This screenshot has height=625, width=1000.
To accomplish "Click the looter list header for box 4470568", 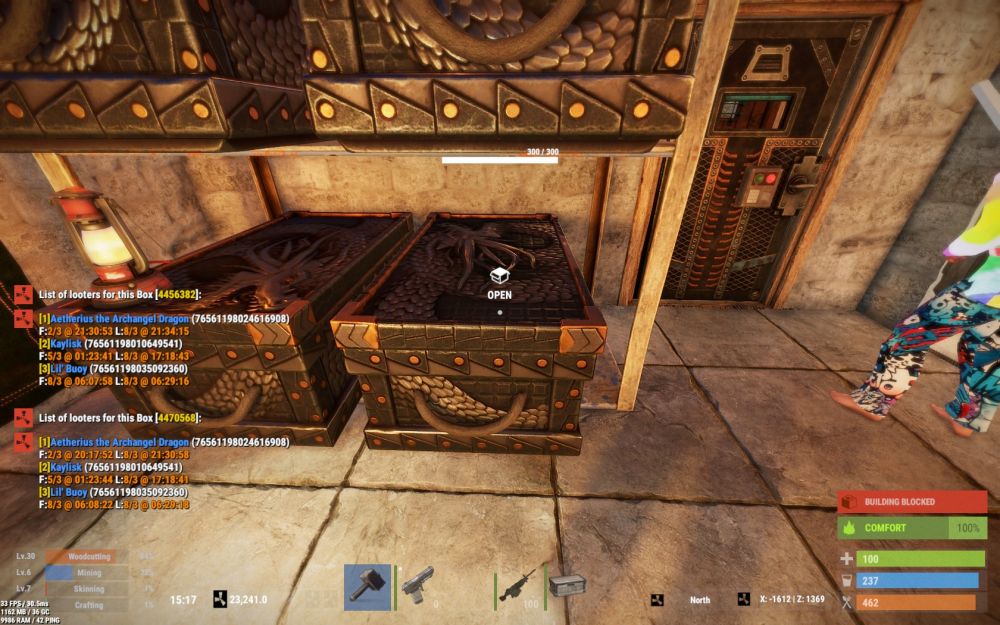I will (120, 417).
